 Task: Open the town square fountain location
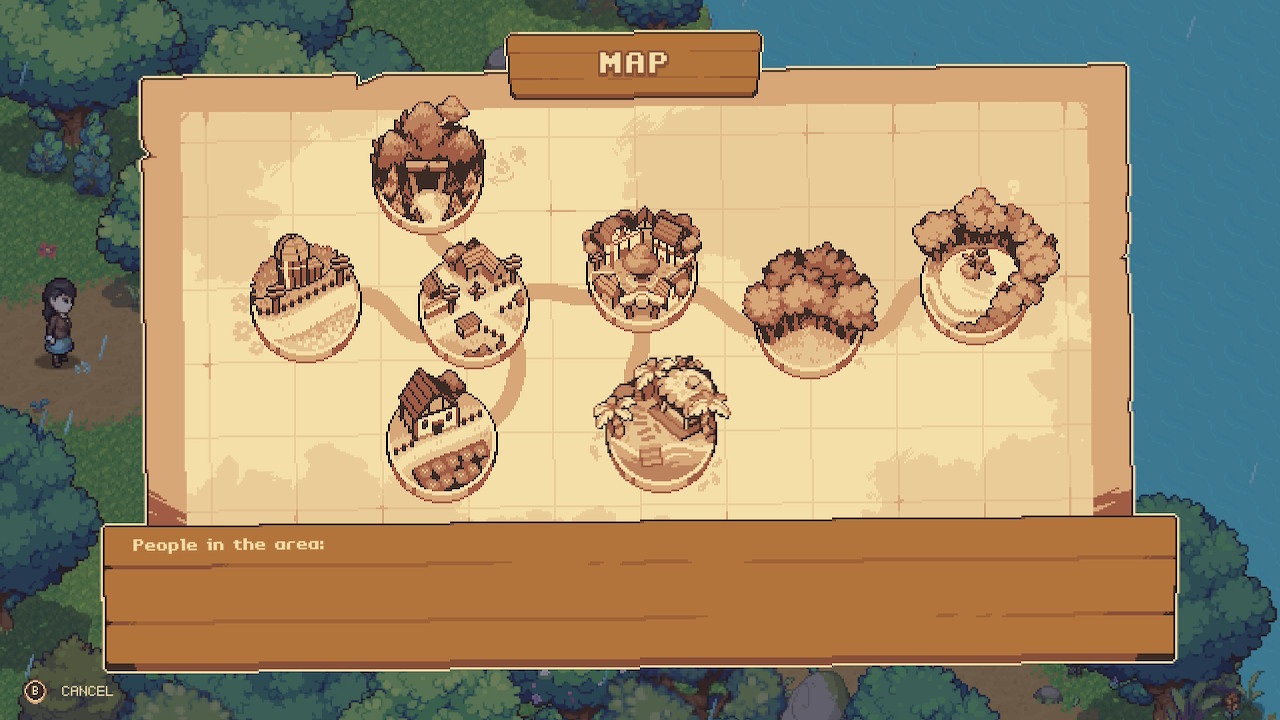(641, 267)
